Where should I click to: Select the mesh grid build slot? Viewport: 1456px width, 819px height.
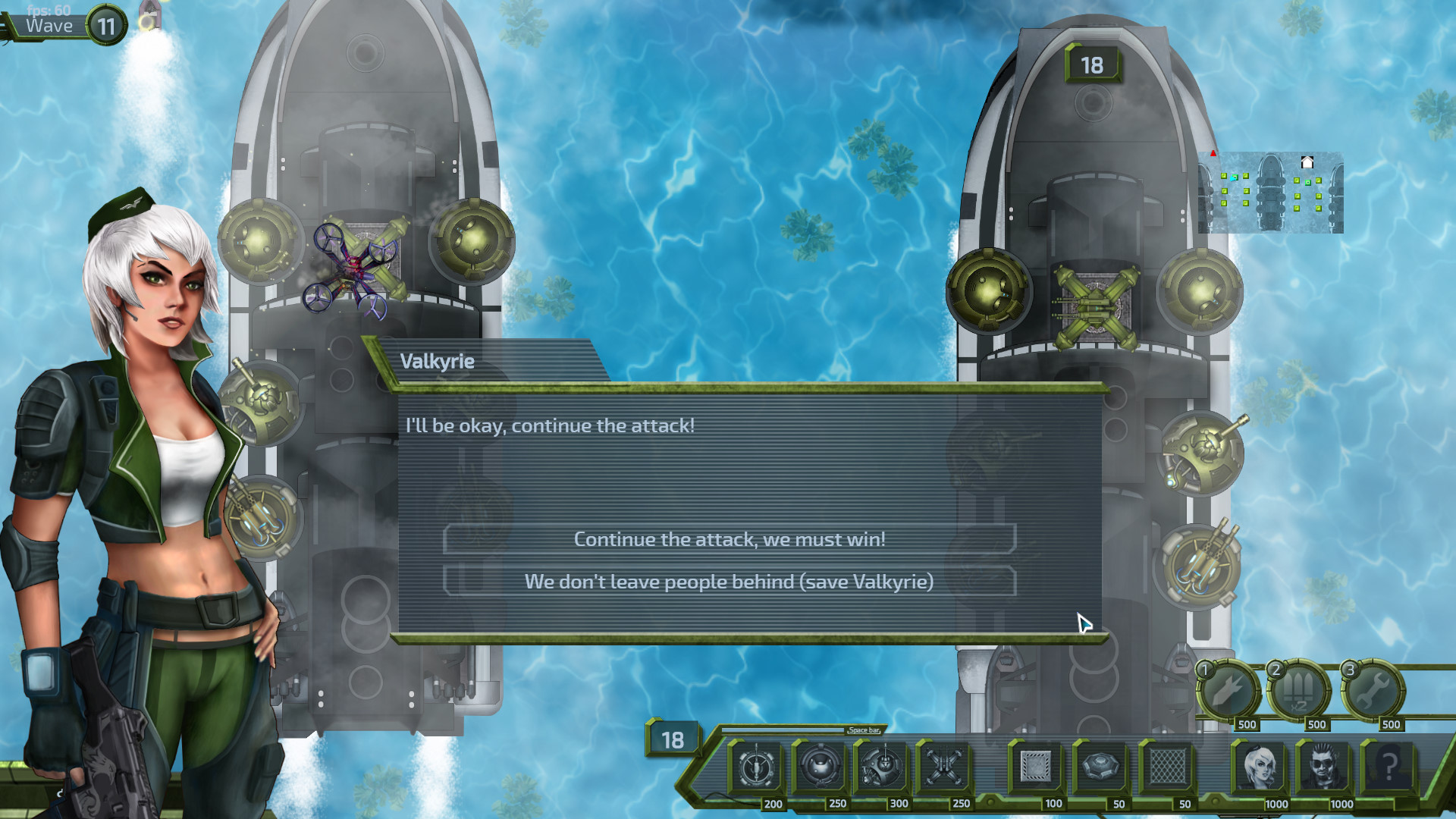click(x=1167, y=767)
